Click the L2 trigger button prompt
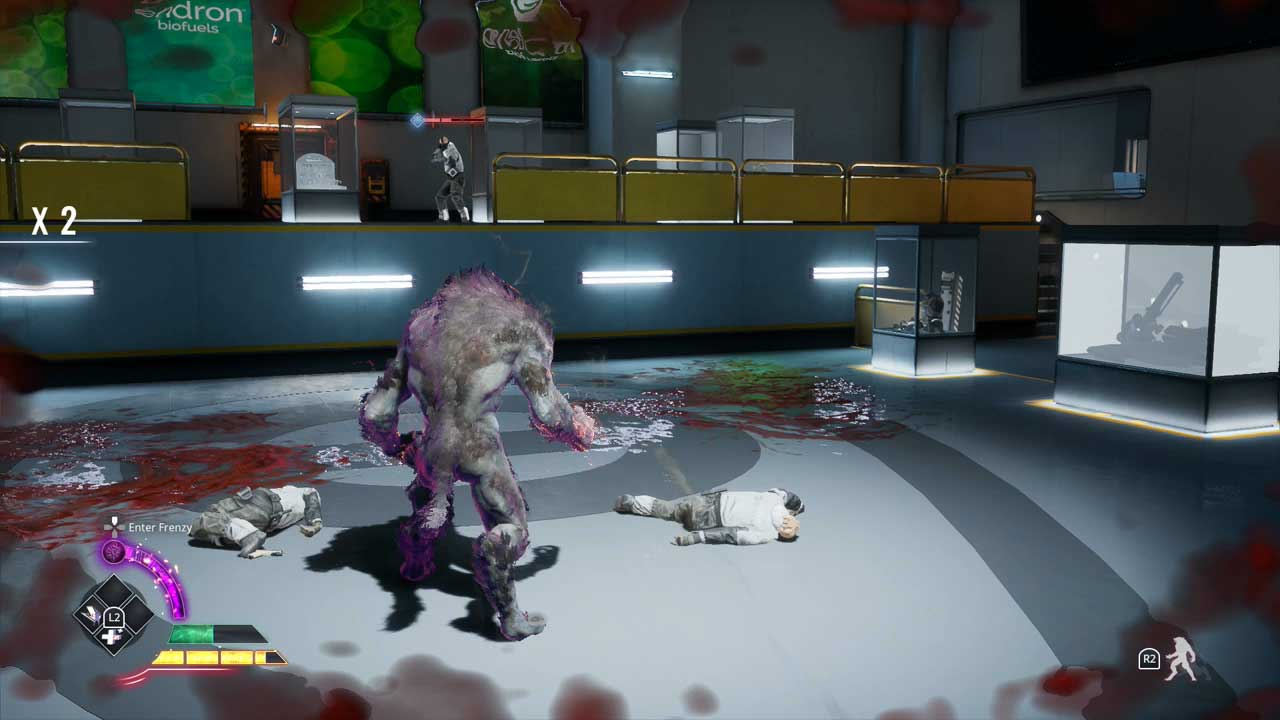Viewport: 1280px width, 720px height. coord(114,616)
